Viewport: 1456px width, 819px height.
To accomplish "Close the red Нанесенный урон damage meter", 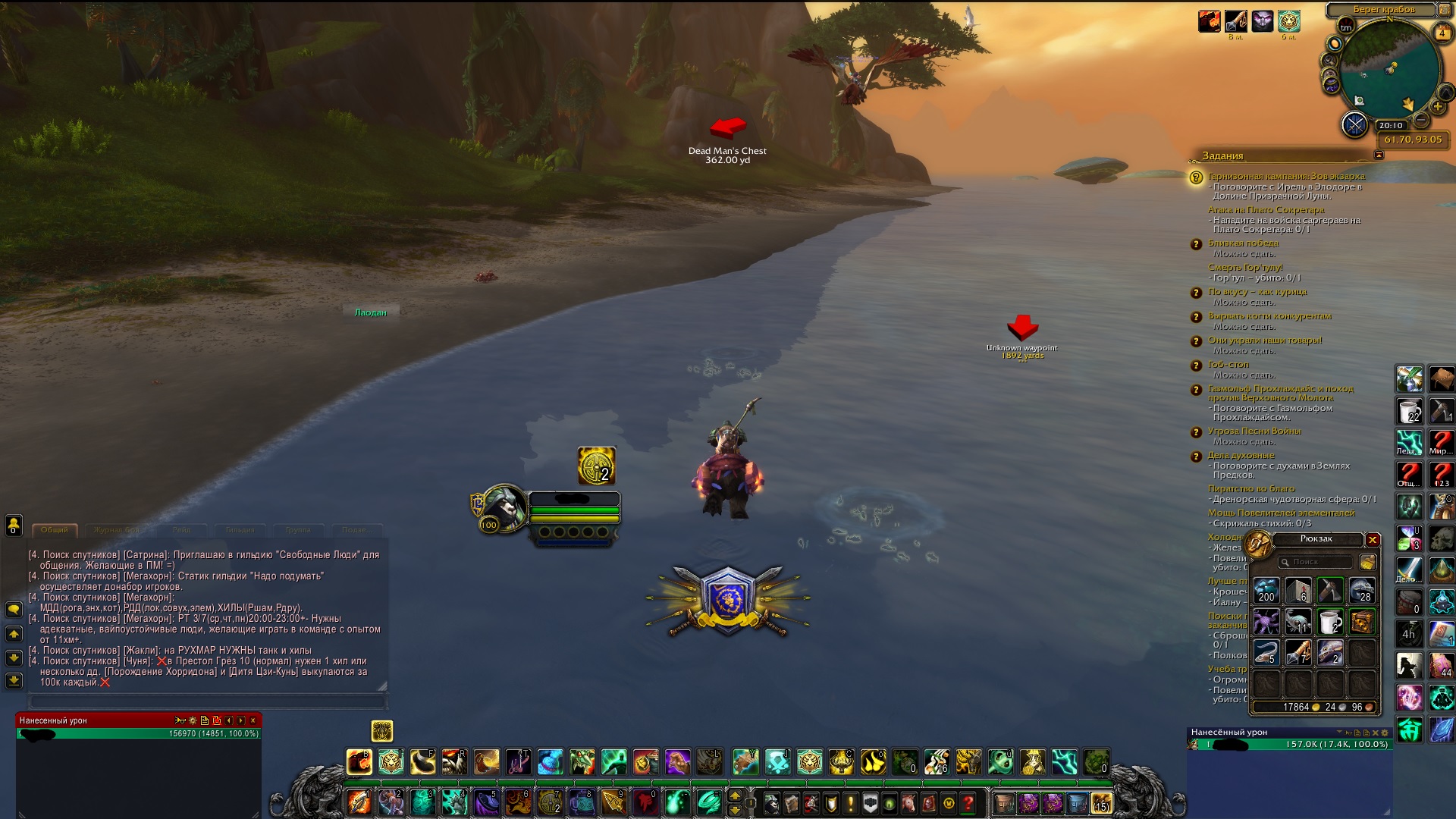I will (253, 720).
